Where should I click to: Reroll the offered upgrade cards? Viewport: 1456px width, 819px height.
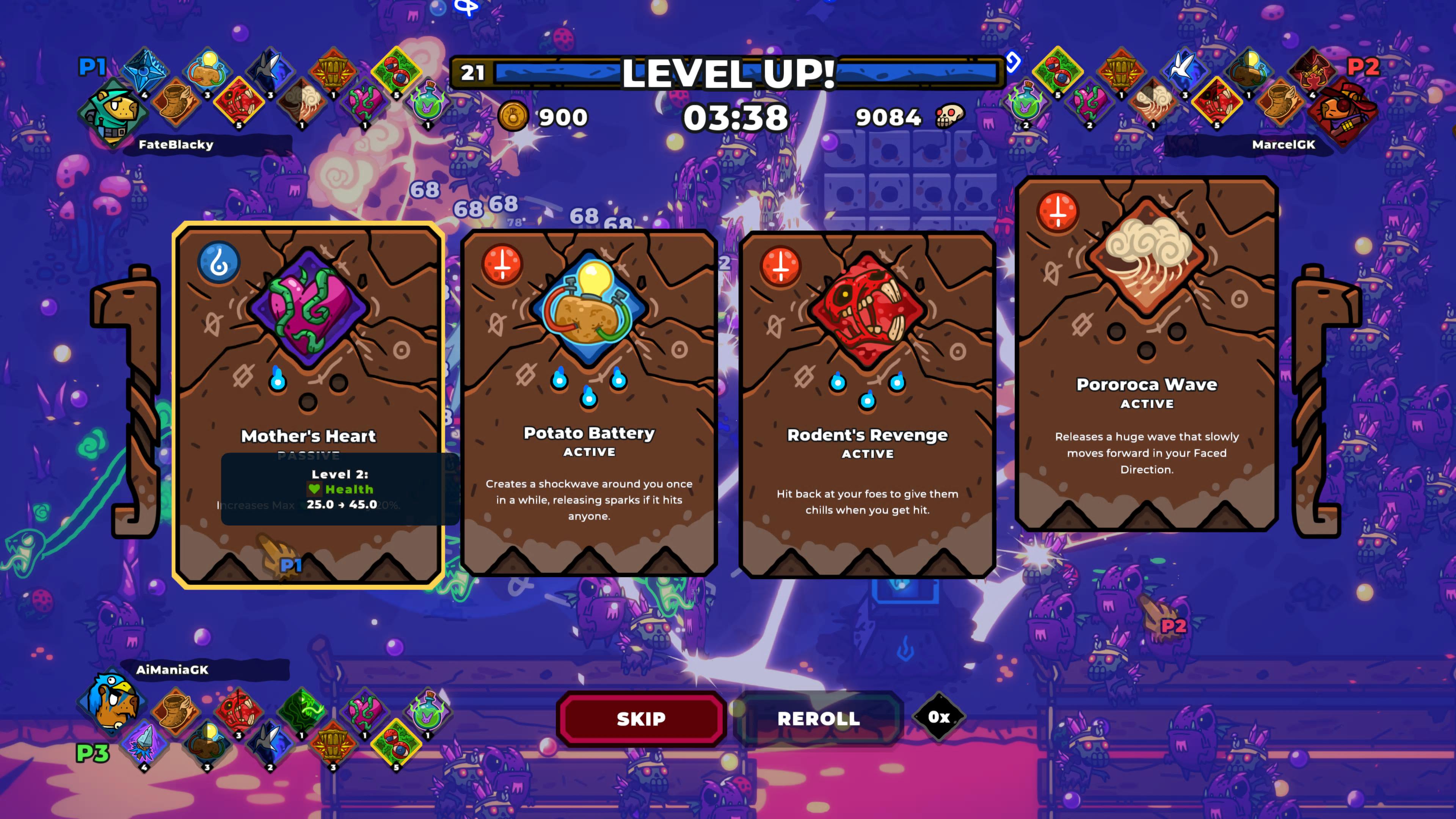tap(819, 719)
